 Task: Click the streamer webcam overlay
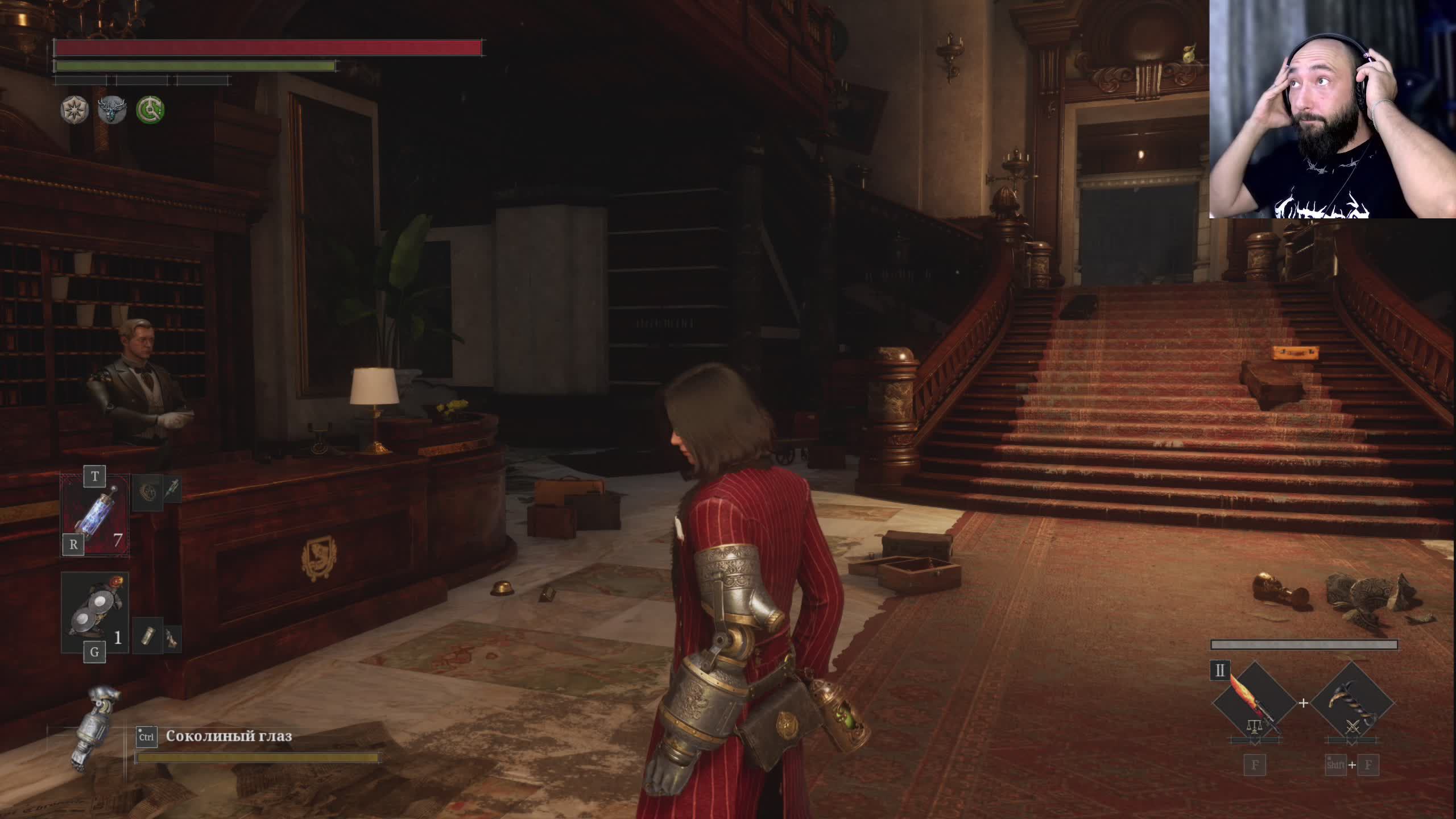click(x=1332, y=109)
